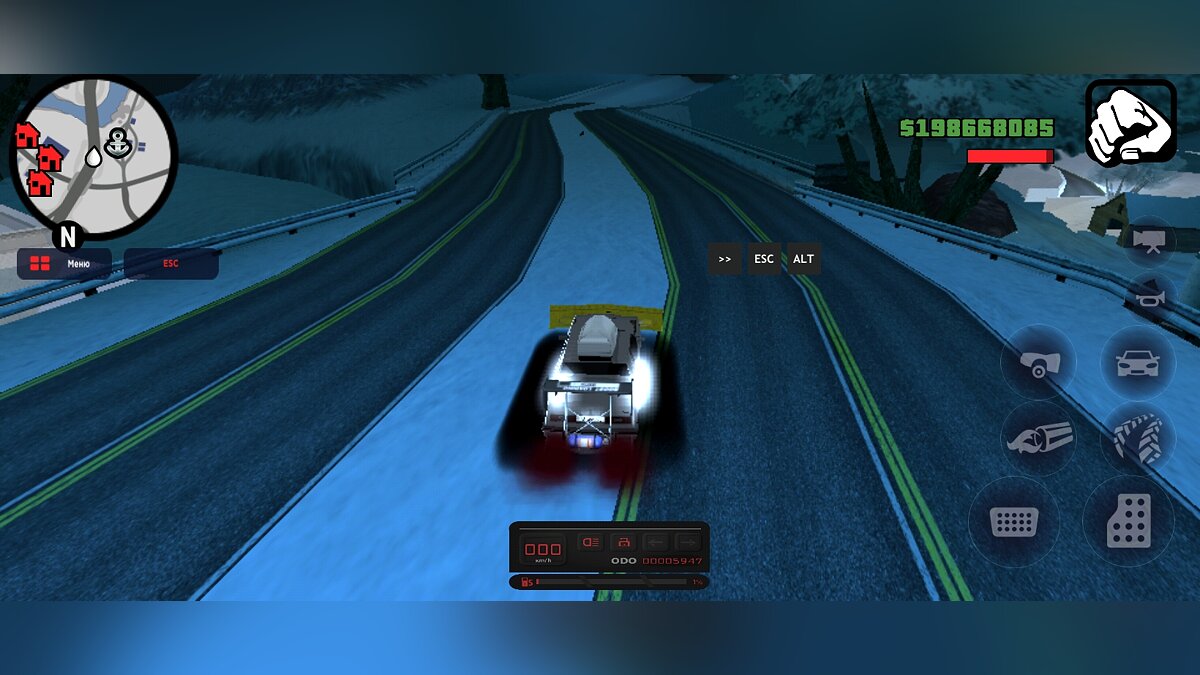1200x675 pixels.
Task: Toggle the door lock icon on the speedometer
Action: (623, 543)
